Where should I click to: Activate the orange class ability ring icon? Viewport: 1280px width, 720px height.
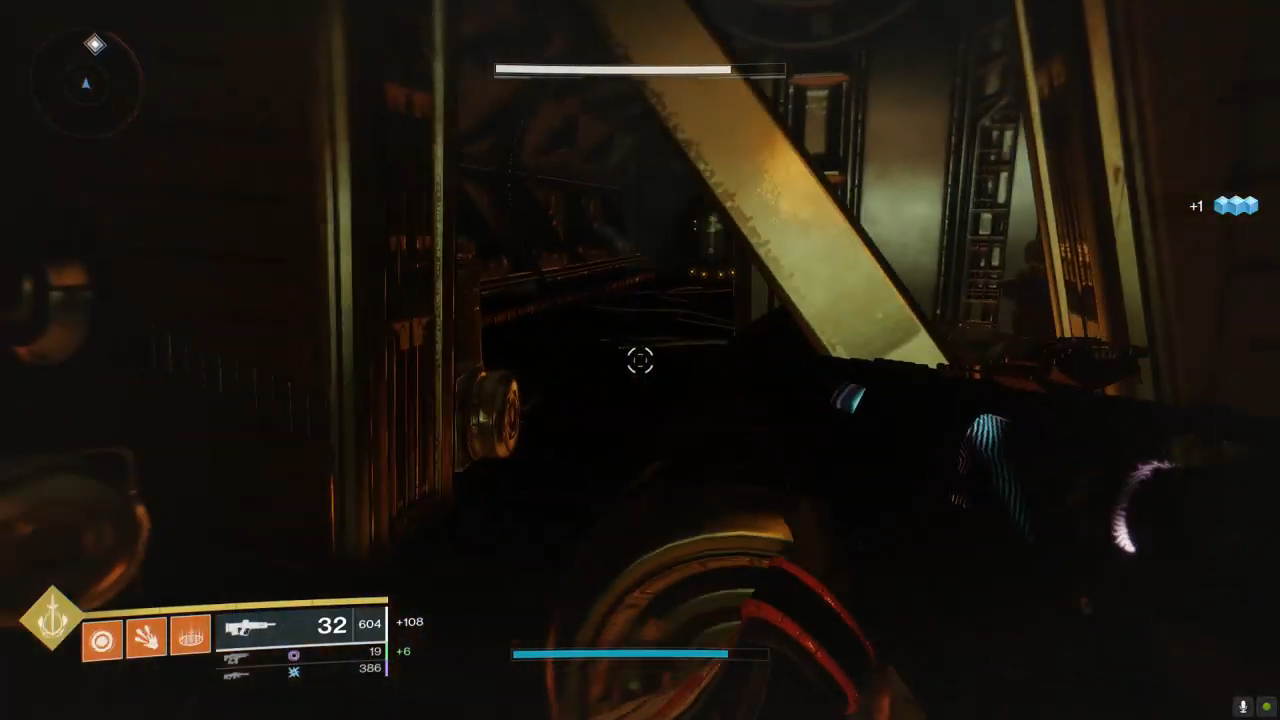point(190,635)
